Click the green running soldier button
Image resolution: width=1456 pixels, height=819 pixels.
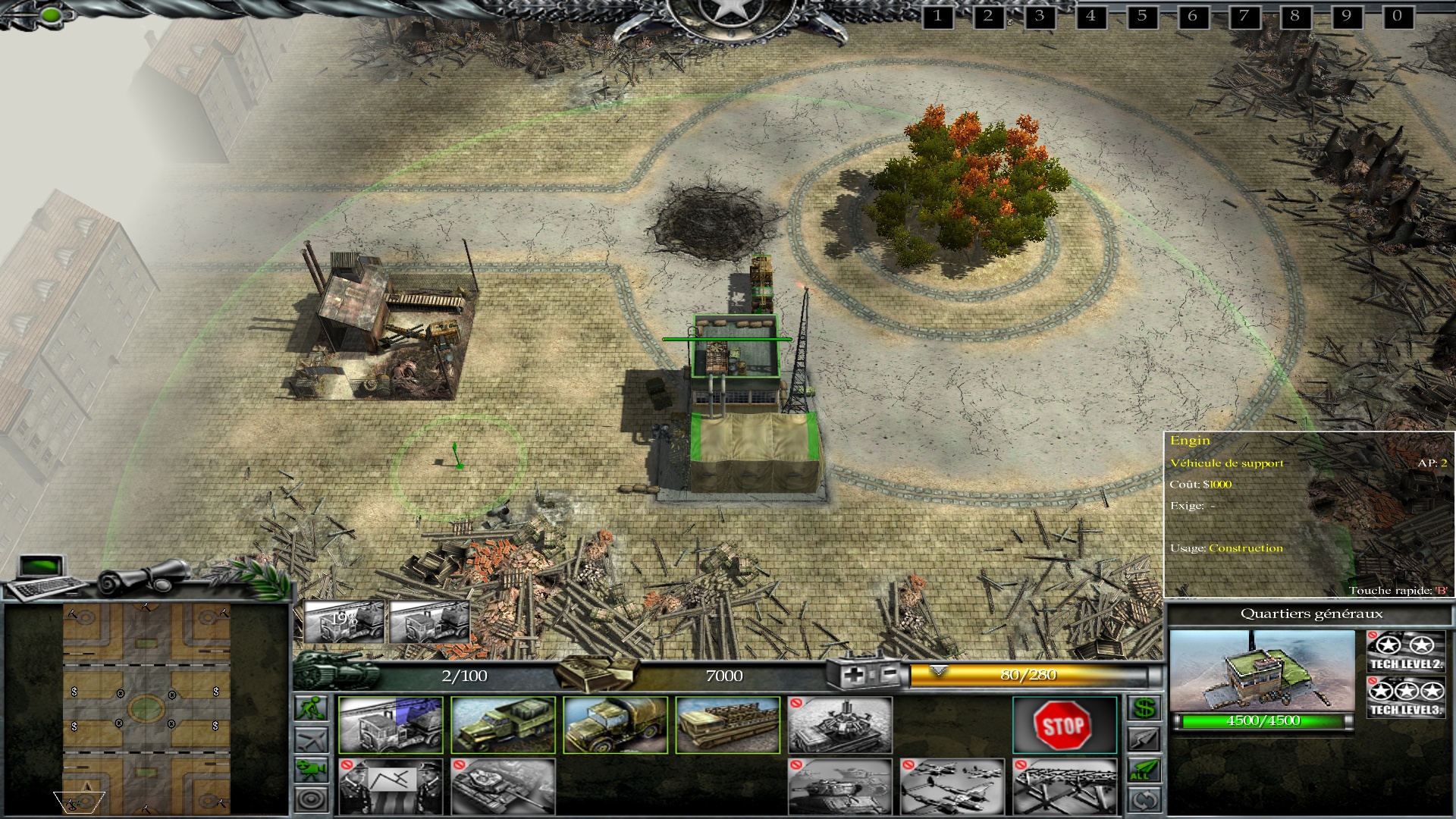(312, 708)
